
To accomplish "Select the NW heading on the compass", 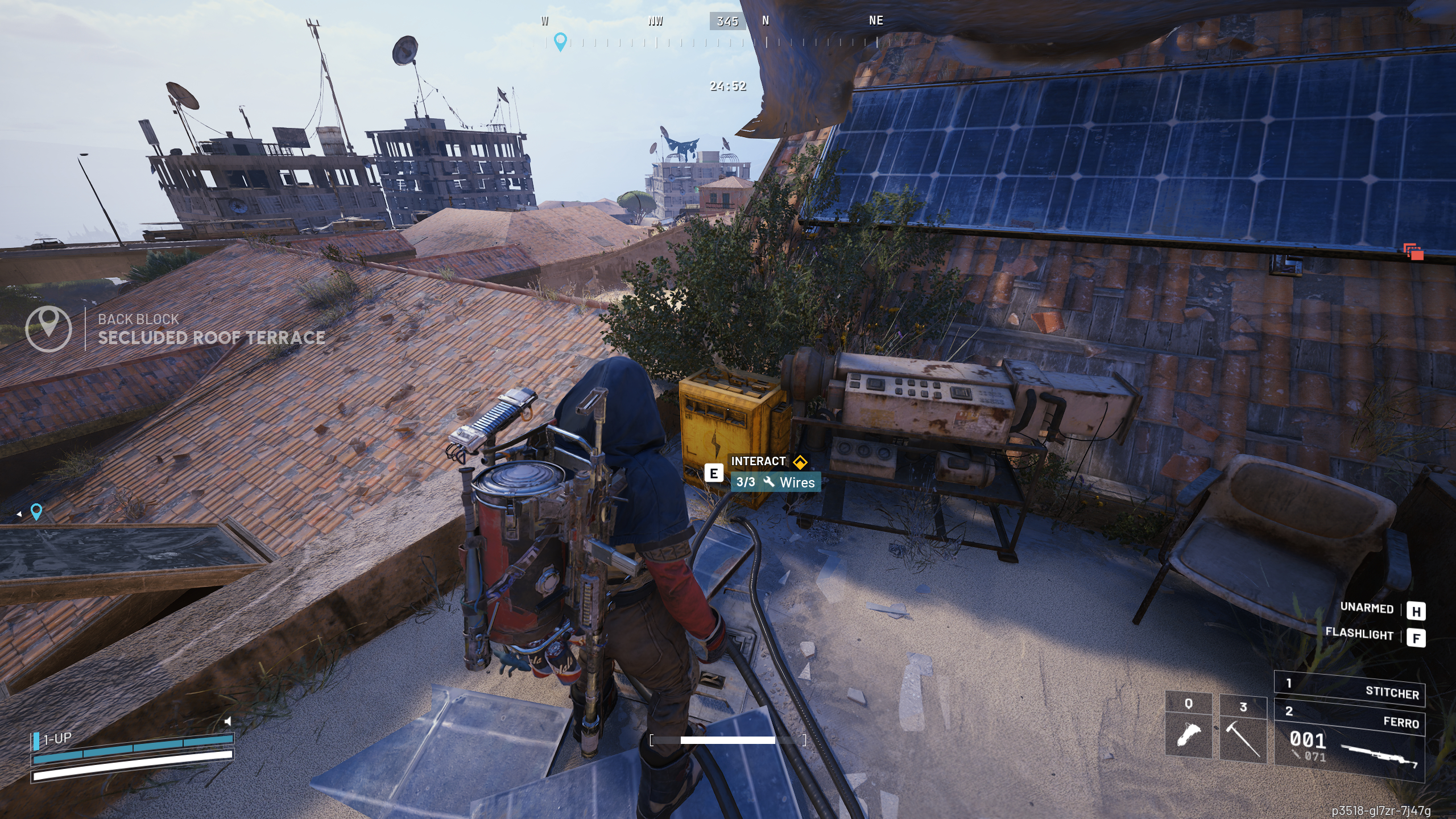I will point(655,21).
